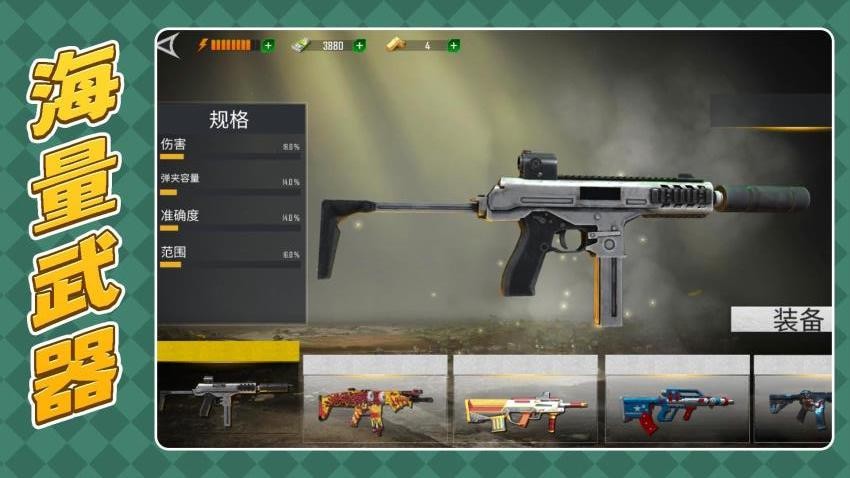Equip the weapon with the 装备 button
The image size is (850, 478).
(784, 320)
